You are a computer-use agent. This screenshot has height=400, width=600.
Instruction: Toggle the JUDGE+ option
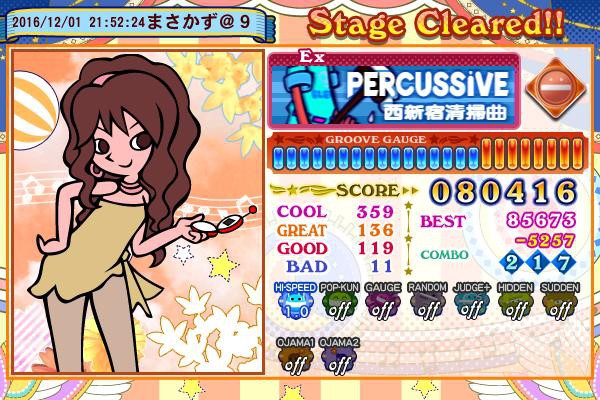coord(471,303)
